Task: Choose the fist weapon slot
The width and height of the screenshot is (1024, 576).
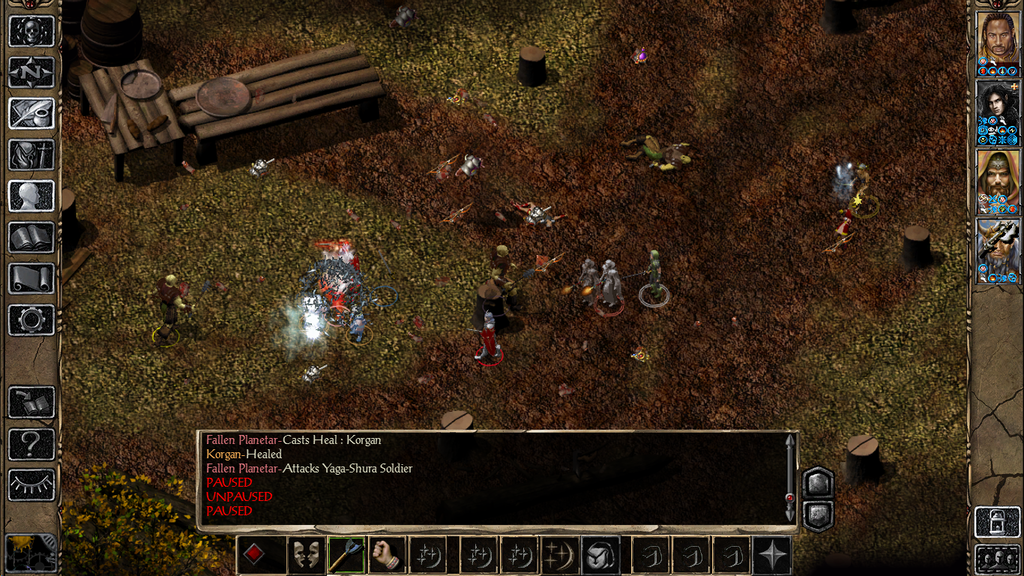Action: (x=387, y=555)
